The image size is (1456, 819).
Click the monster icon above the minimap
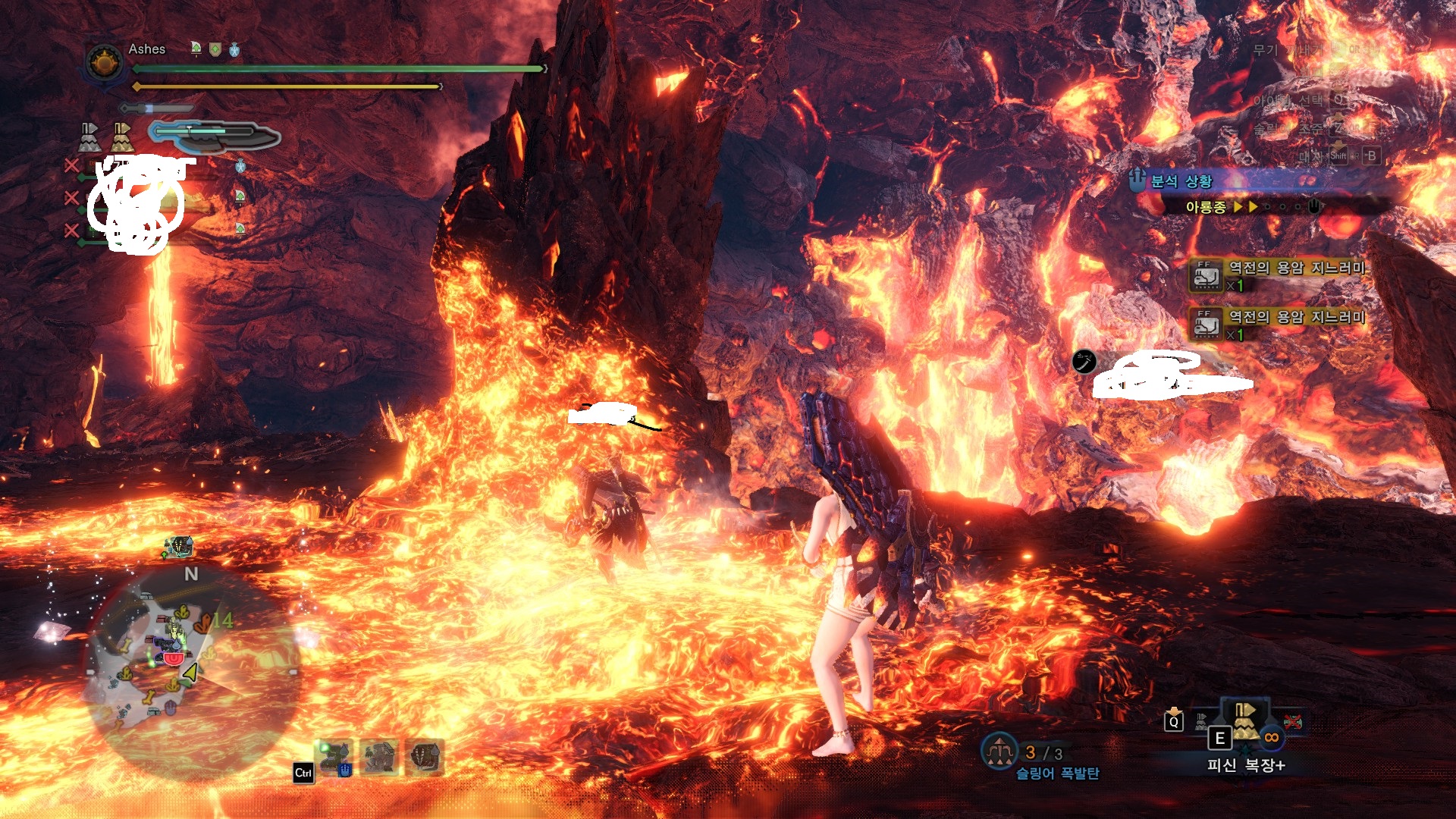click(x=180, y=546)
